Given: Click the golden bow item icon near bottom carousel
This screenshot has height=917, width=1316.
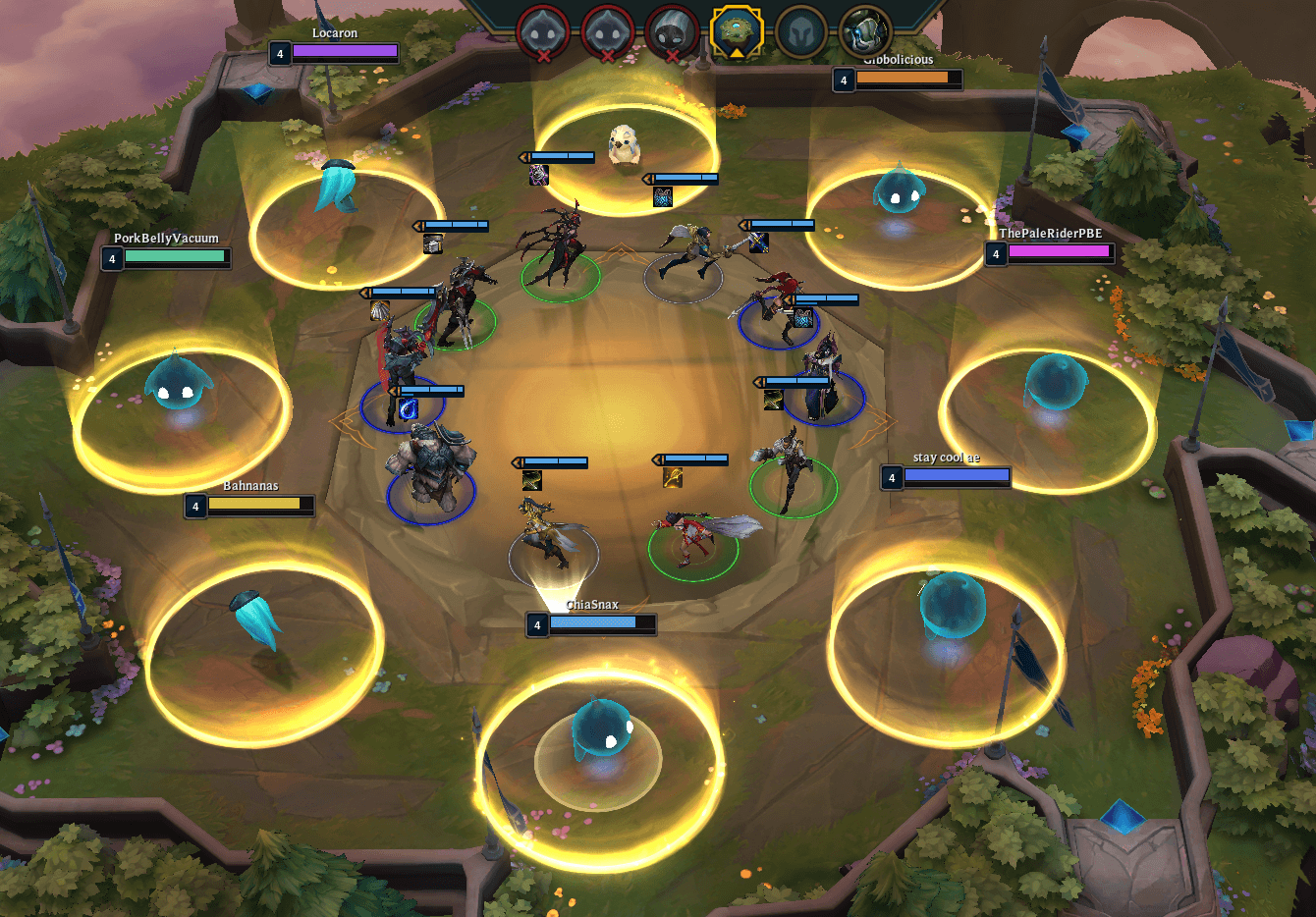Looking at the screenshot, I should [x=674, y=479].
